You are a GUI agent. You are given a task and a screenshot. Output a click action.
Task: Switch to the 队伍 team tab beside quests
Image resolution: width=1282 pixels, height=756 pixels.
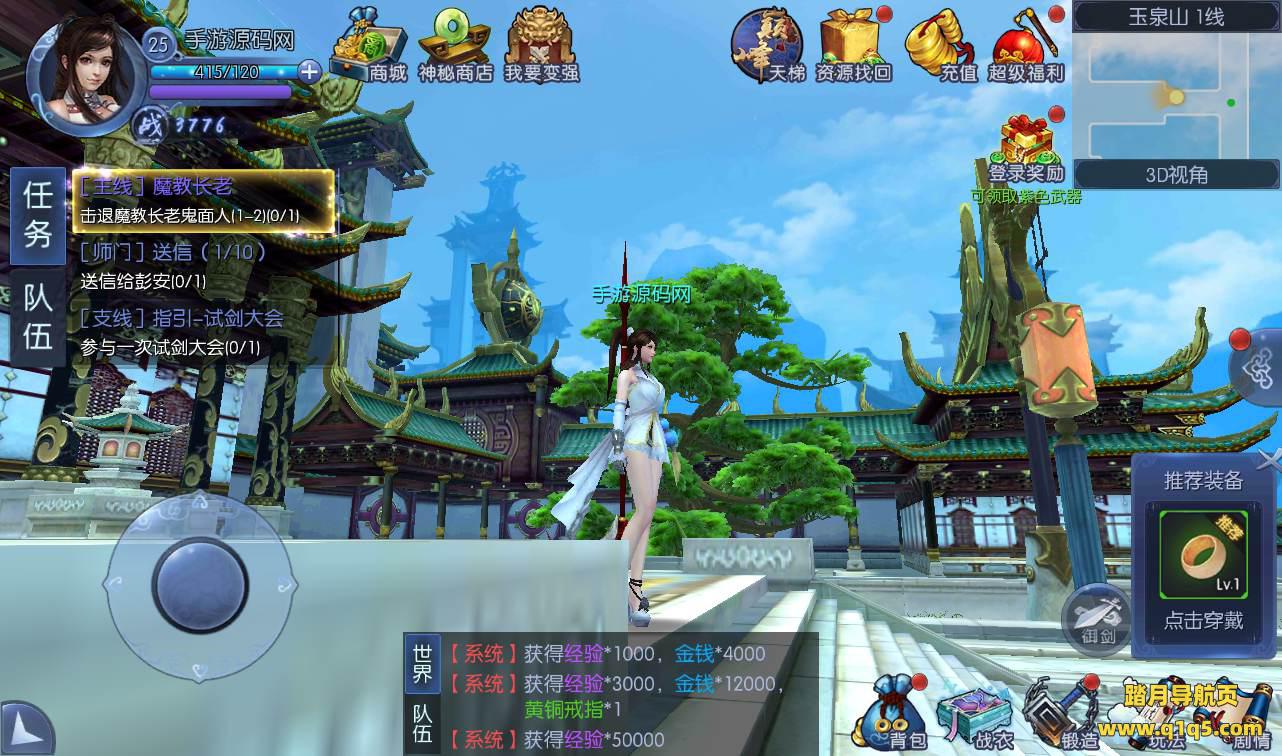coord(38,316)
